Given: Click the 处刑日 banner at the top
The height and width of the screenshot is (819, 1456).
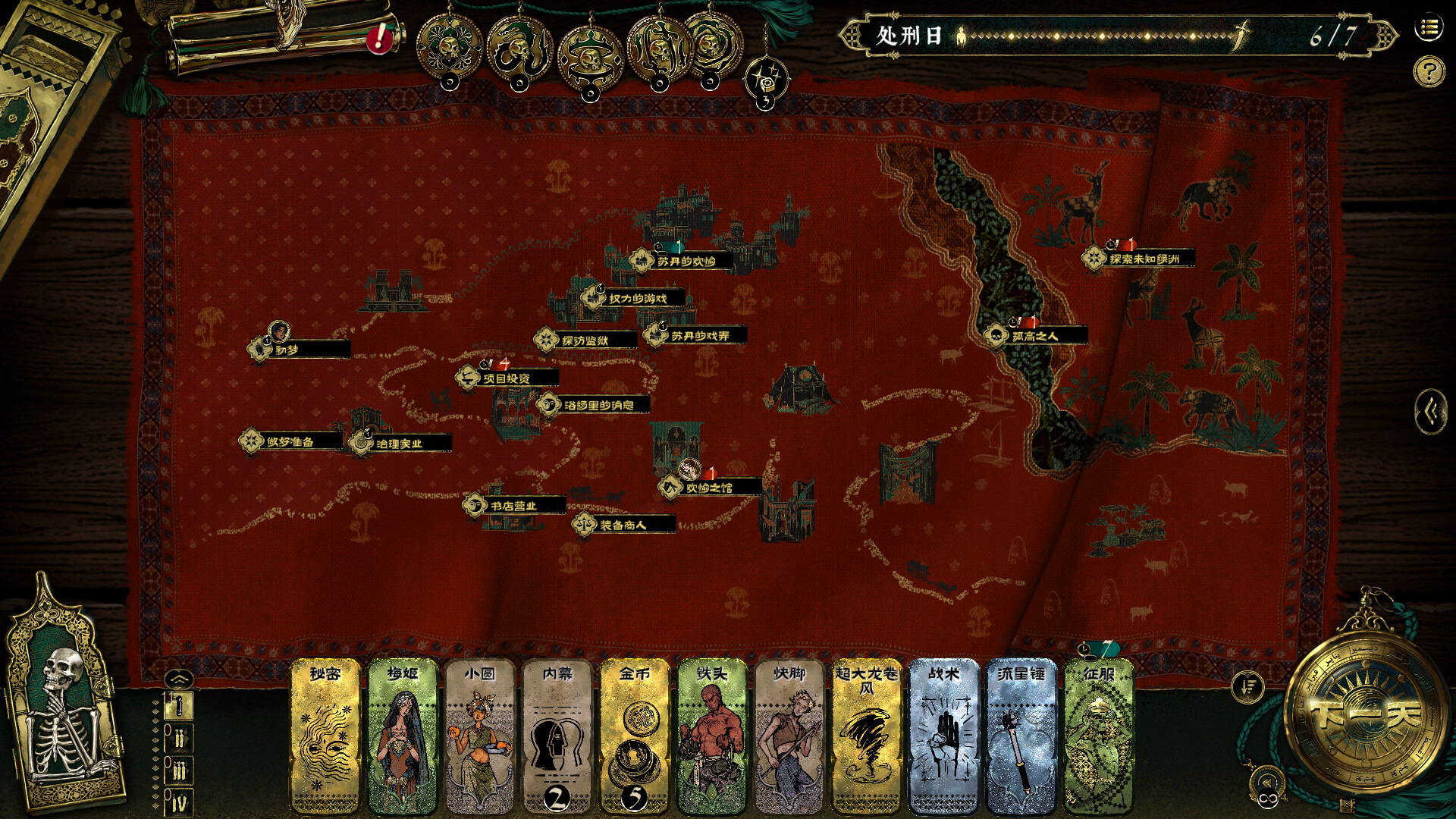Looking at the screenshot, I should click(x=908, y=33).
